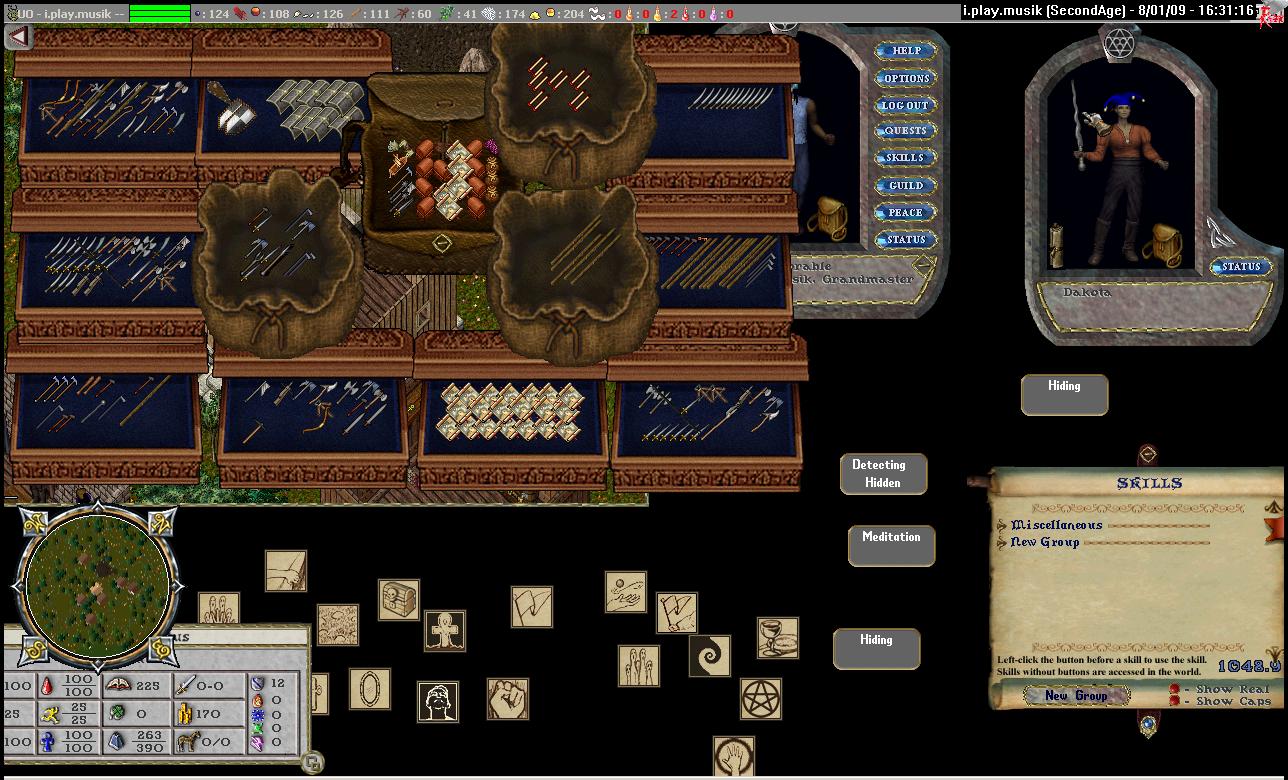Open Dakota's backpack icon
This screenshot has width=1288, height=780.
(1162, 245)
